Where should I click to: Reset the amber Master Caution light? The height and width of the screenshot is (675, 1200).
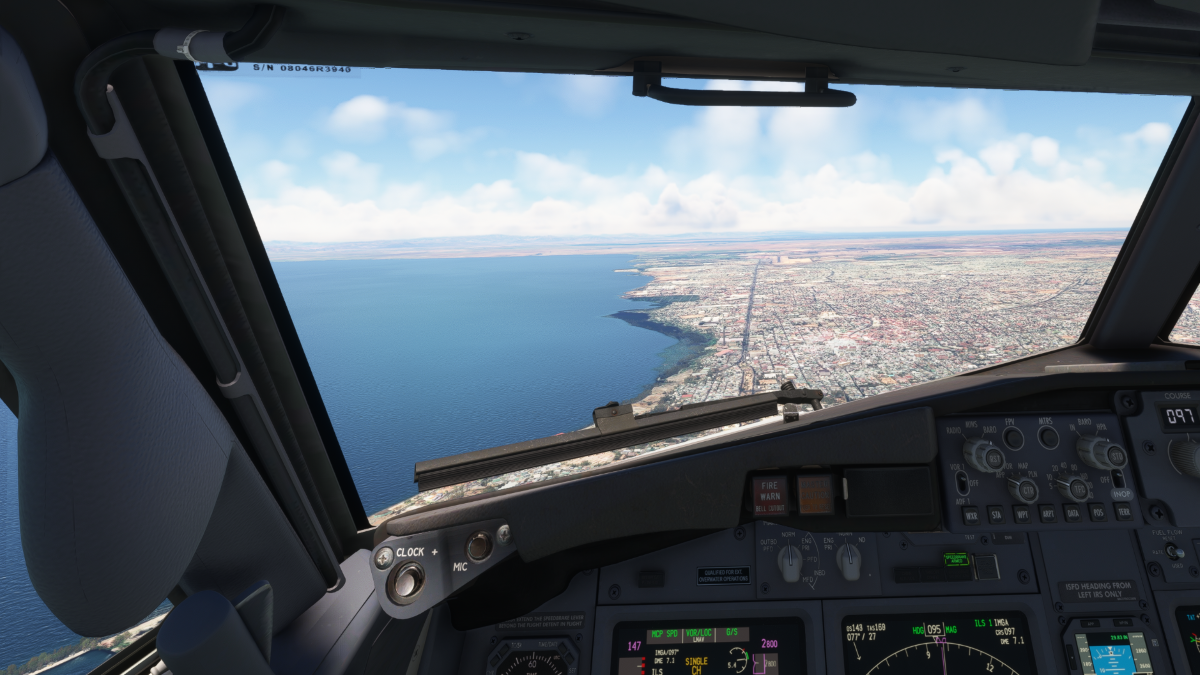click(816, 494)
